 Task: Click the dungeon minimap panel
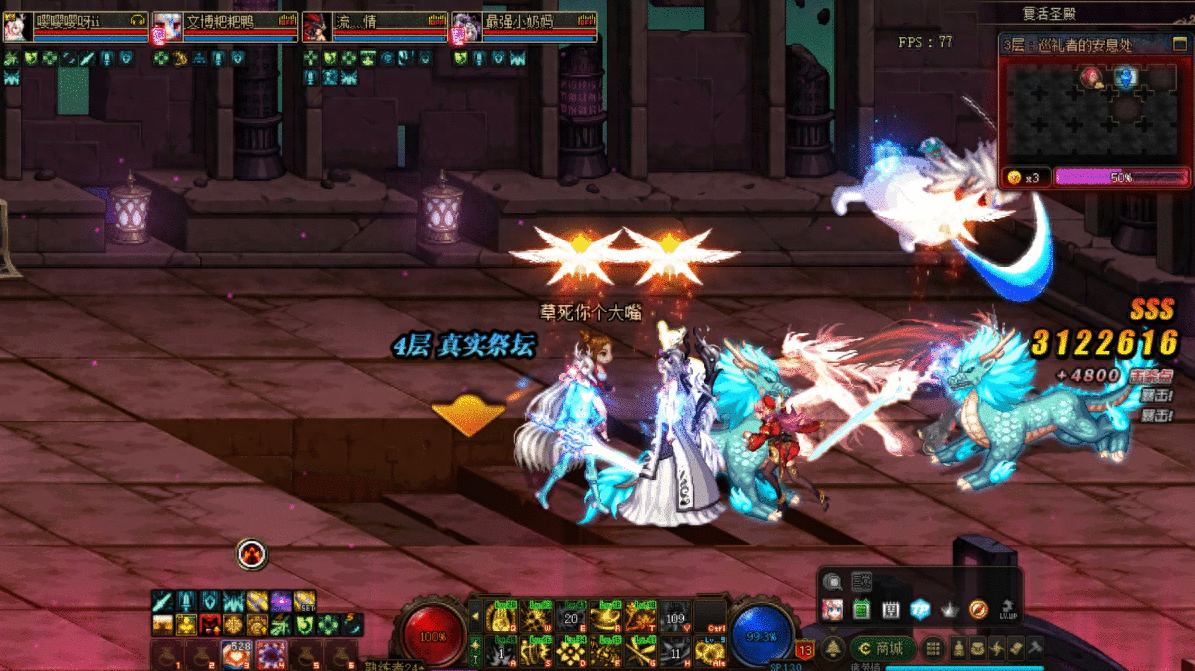point(1094,110)
